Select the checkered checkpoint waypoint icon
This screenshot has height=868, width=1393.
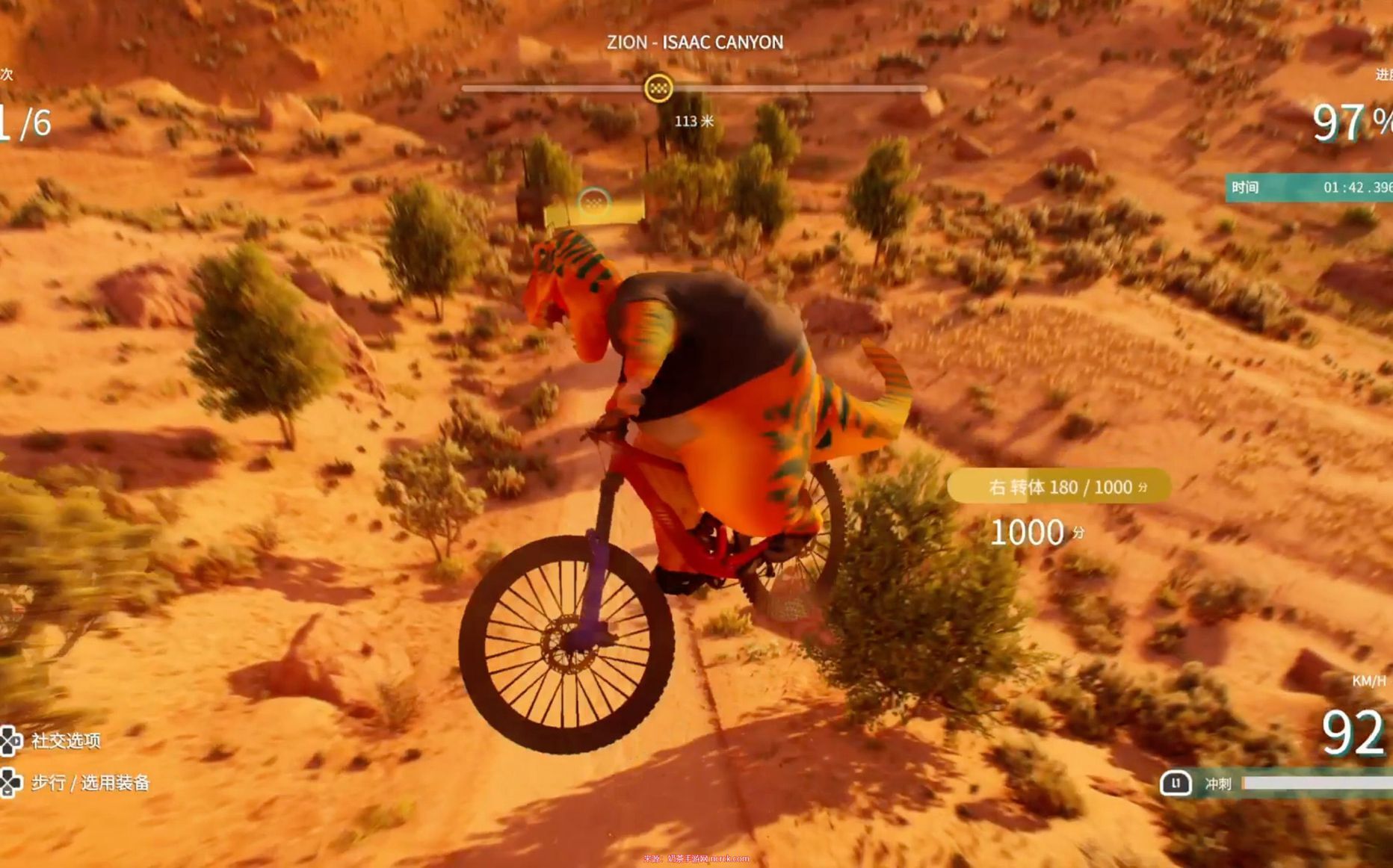click(594, 201)
